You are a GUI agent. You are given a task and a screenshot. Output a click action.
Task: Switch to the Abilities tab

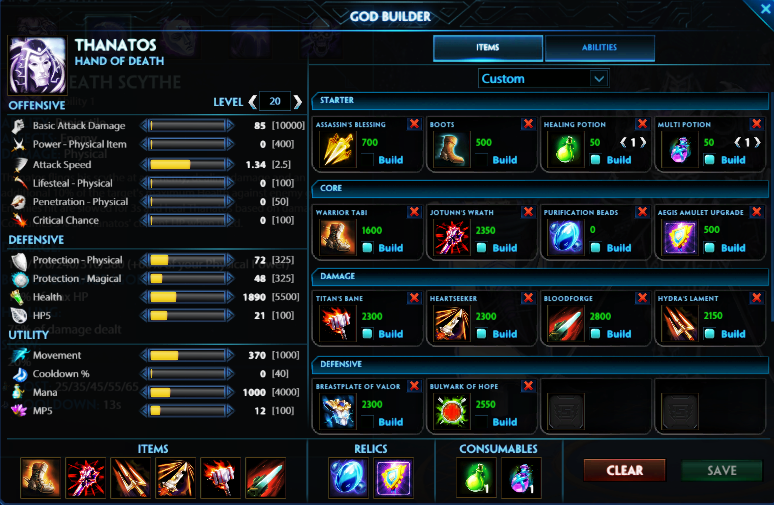click(x=600, y=48)
